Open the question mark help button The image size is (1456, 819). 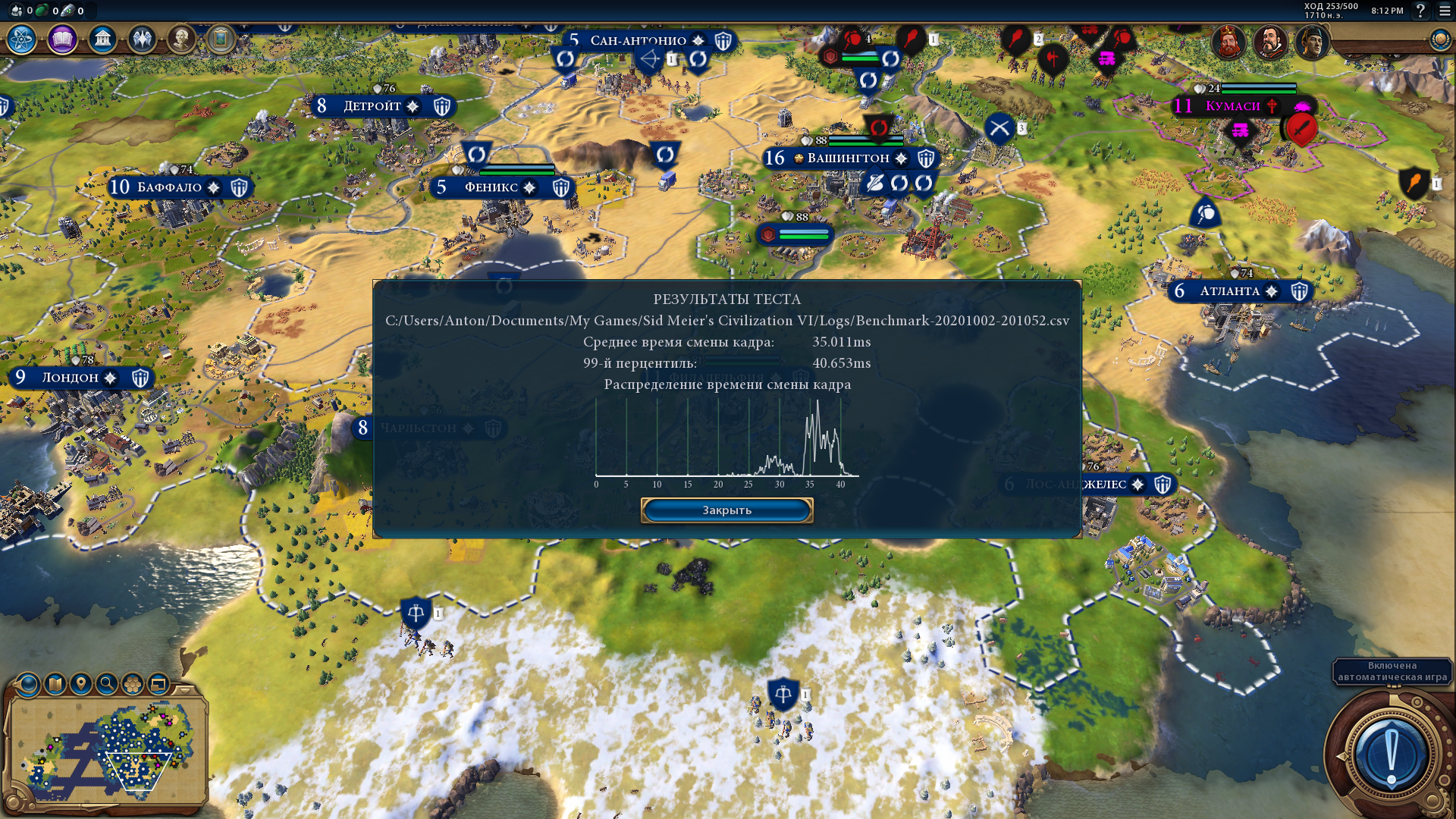1420,11
